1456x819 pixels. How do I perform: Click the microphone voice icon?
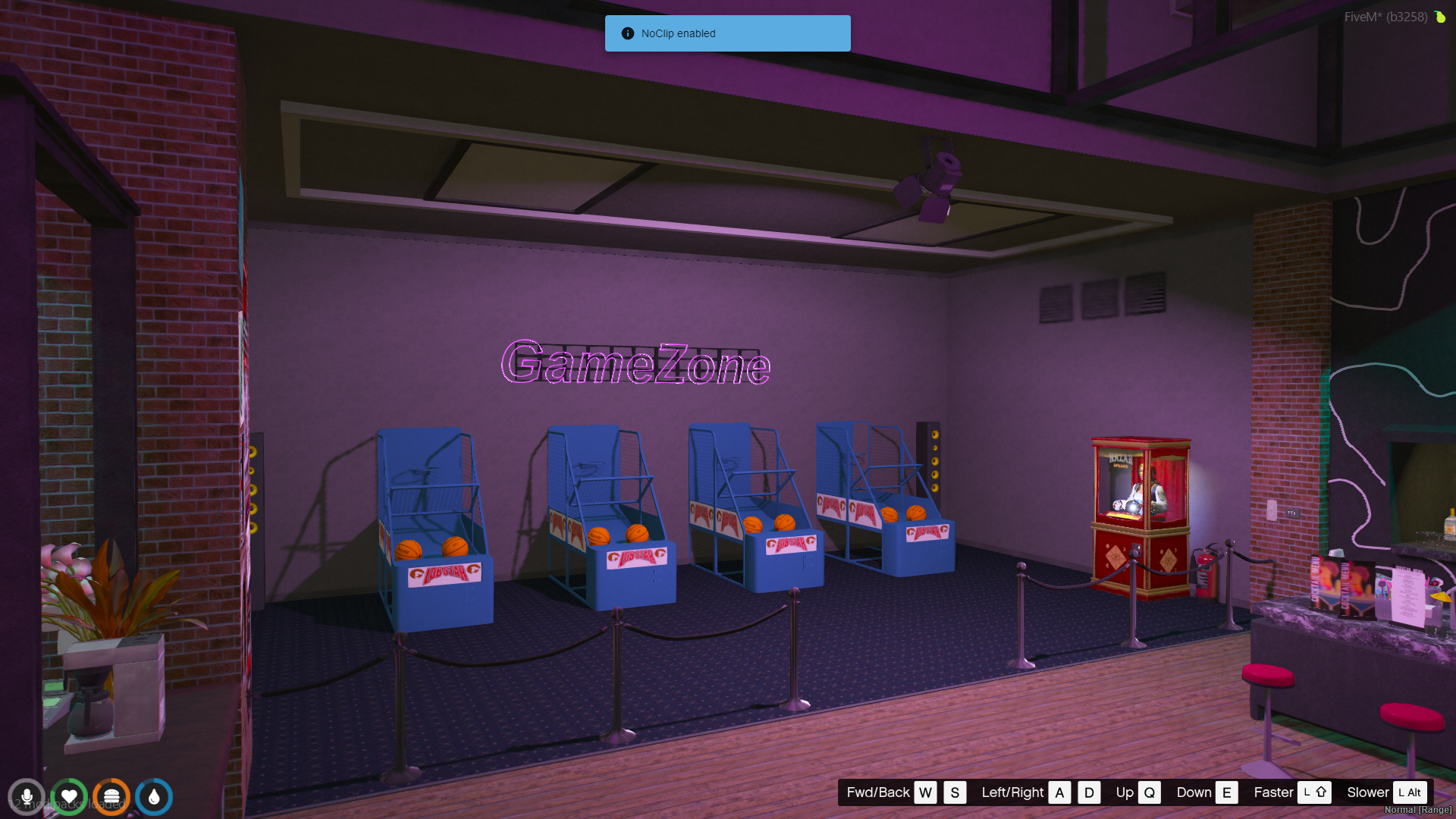[27, 797]
